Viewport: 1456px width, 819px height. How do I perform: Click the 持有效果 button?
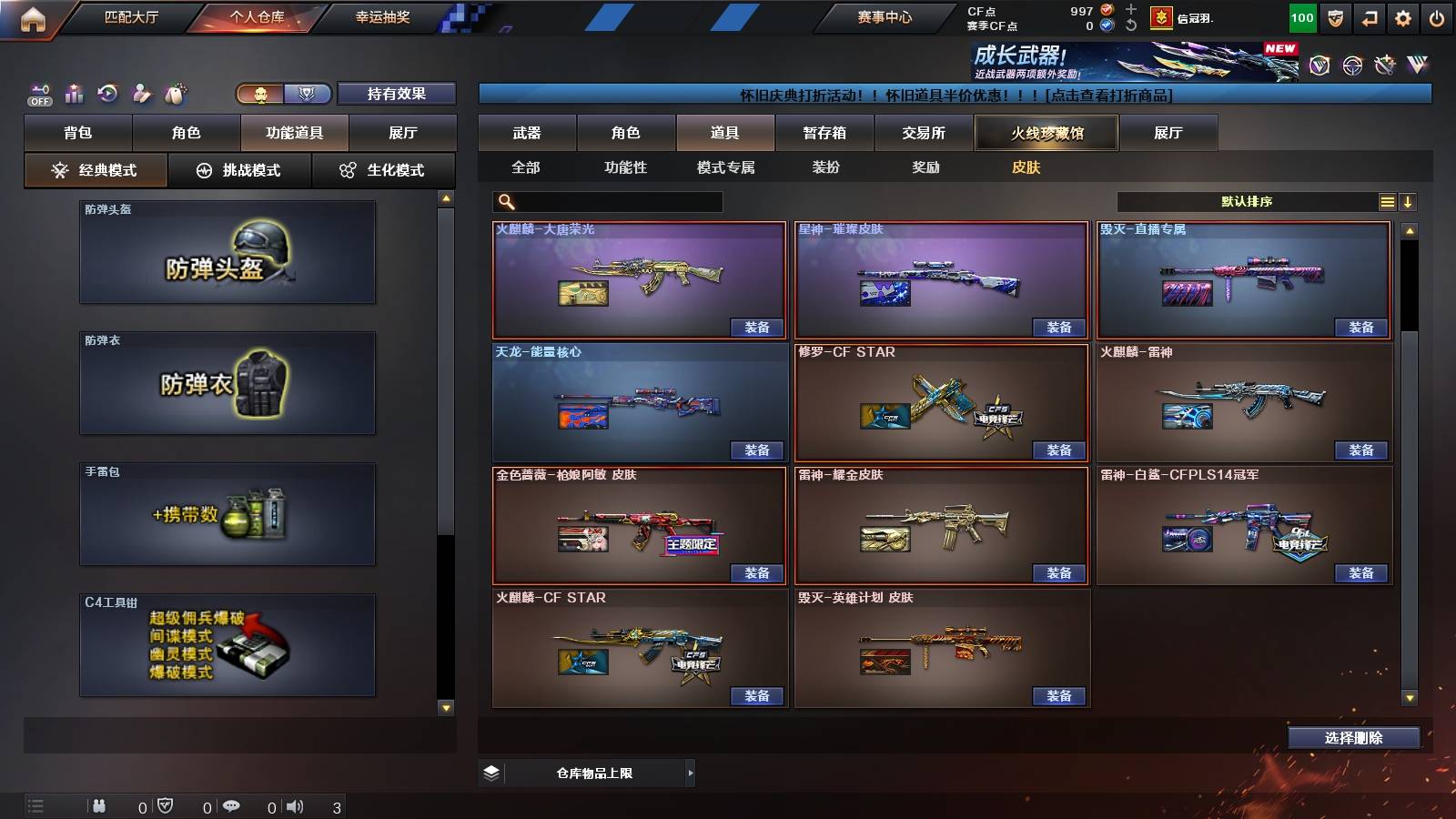click(x=398, y=94)
